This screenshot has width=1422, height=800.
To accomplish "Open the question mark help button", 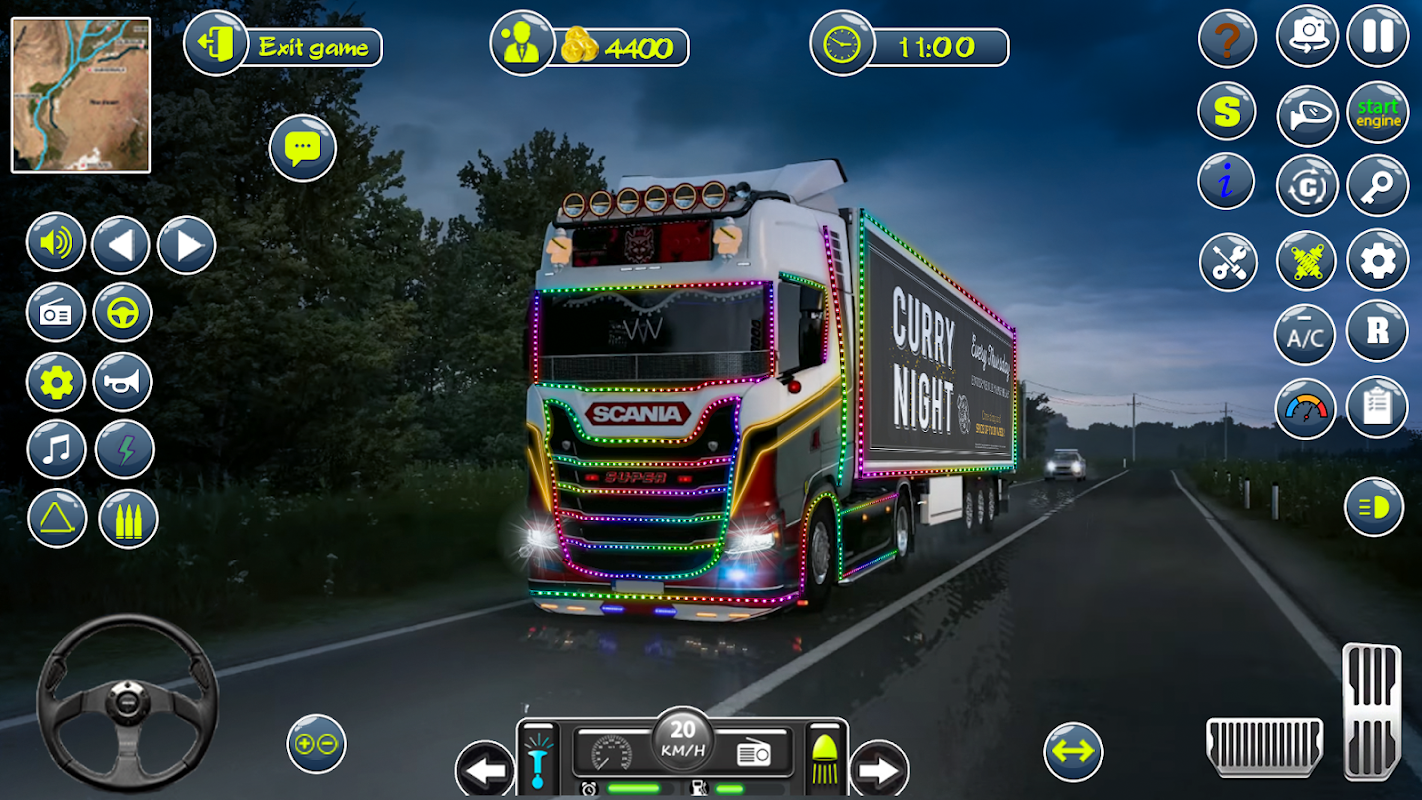I will (x=1227, y=41).
